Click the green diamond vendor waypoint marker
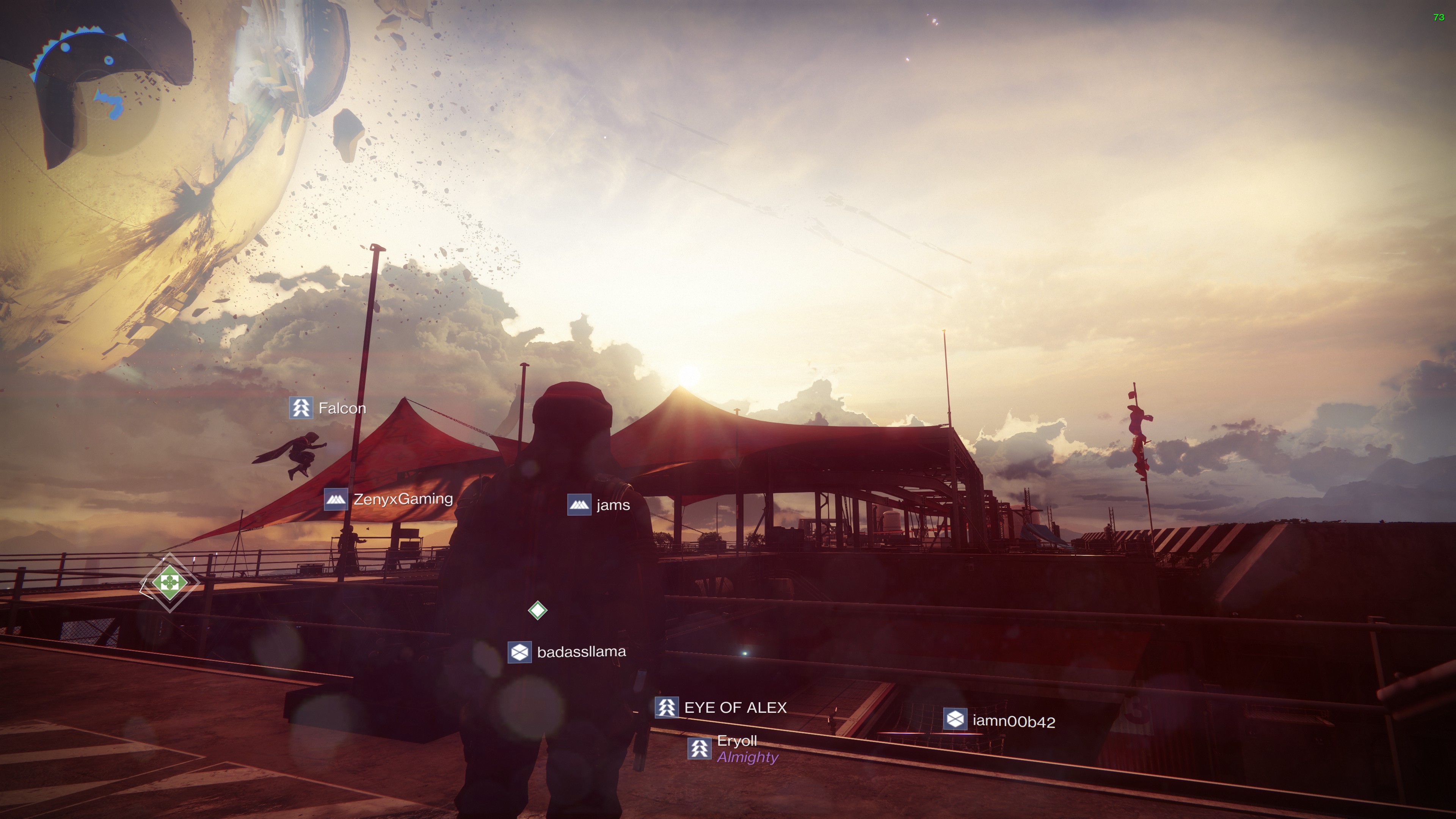Viewport: 1456px width, 819px height. [169, 582]
